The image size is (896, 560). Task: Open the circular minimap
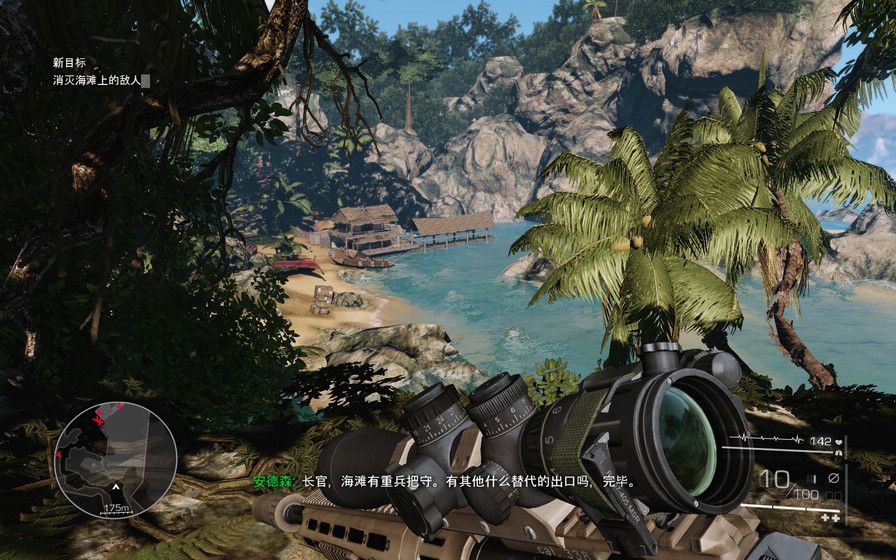[115, 459]
